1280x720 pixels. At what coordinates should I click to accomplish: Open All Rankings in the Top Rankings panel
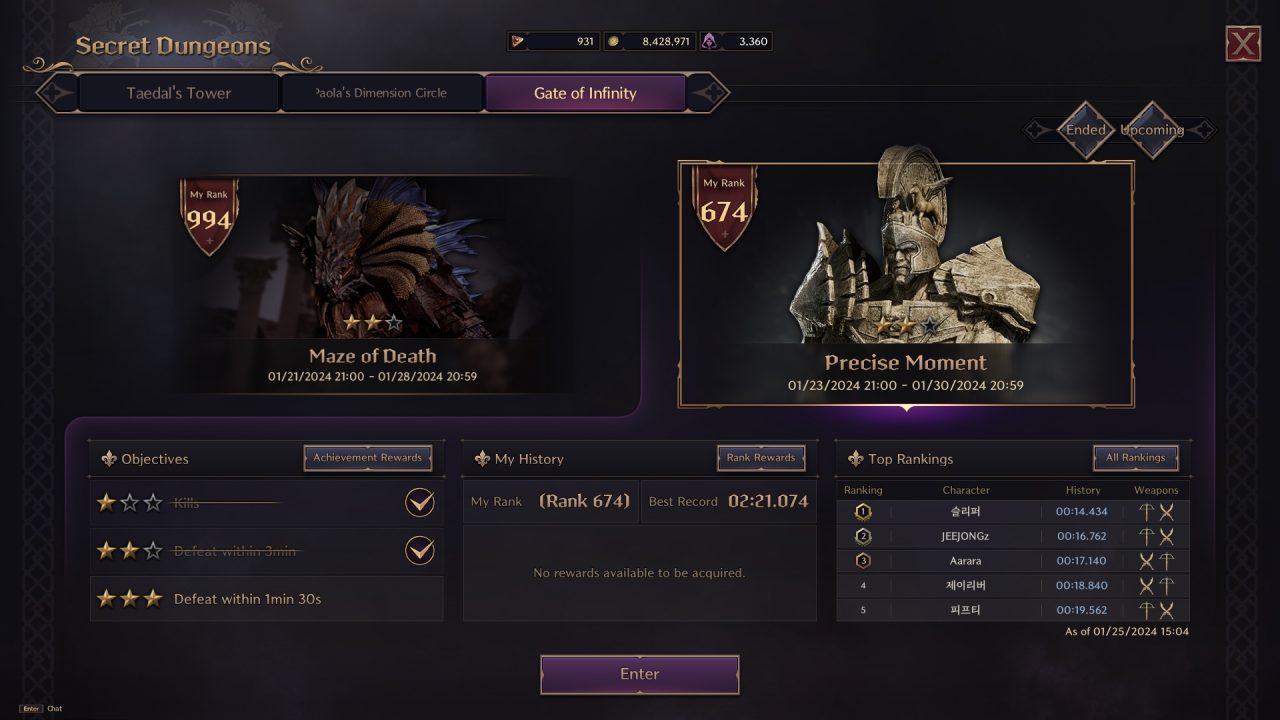(1135, 457)
